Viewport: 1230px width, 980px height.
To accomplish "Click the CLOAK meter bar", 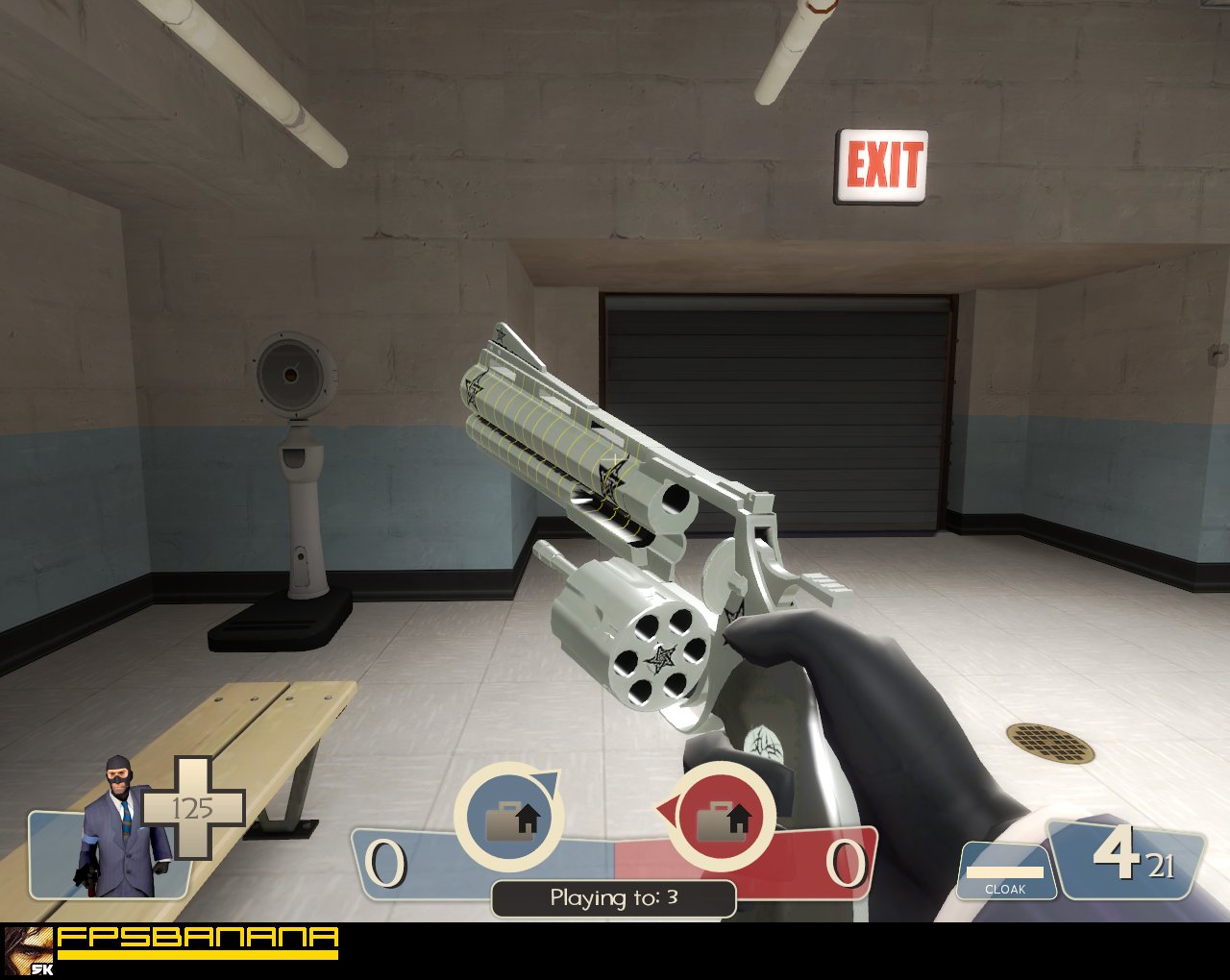I will [1007, 874].
